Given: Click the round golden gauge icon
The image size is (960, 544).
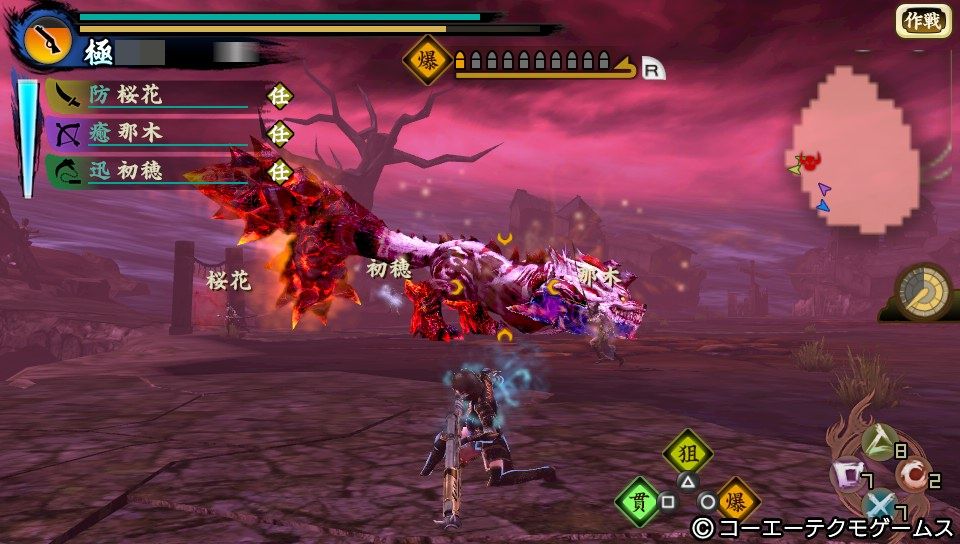Looking at the screenshot, I should tap(922, 292).
